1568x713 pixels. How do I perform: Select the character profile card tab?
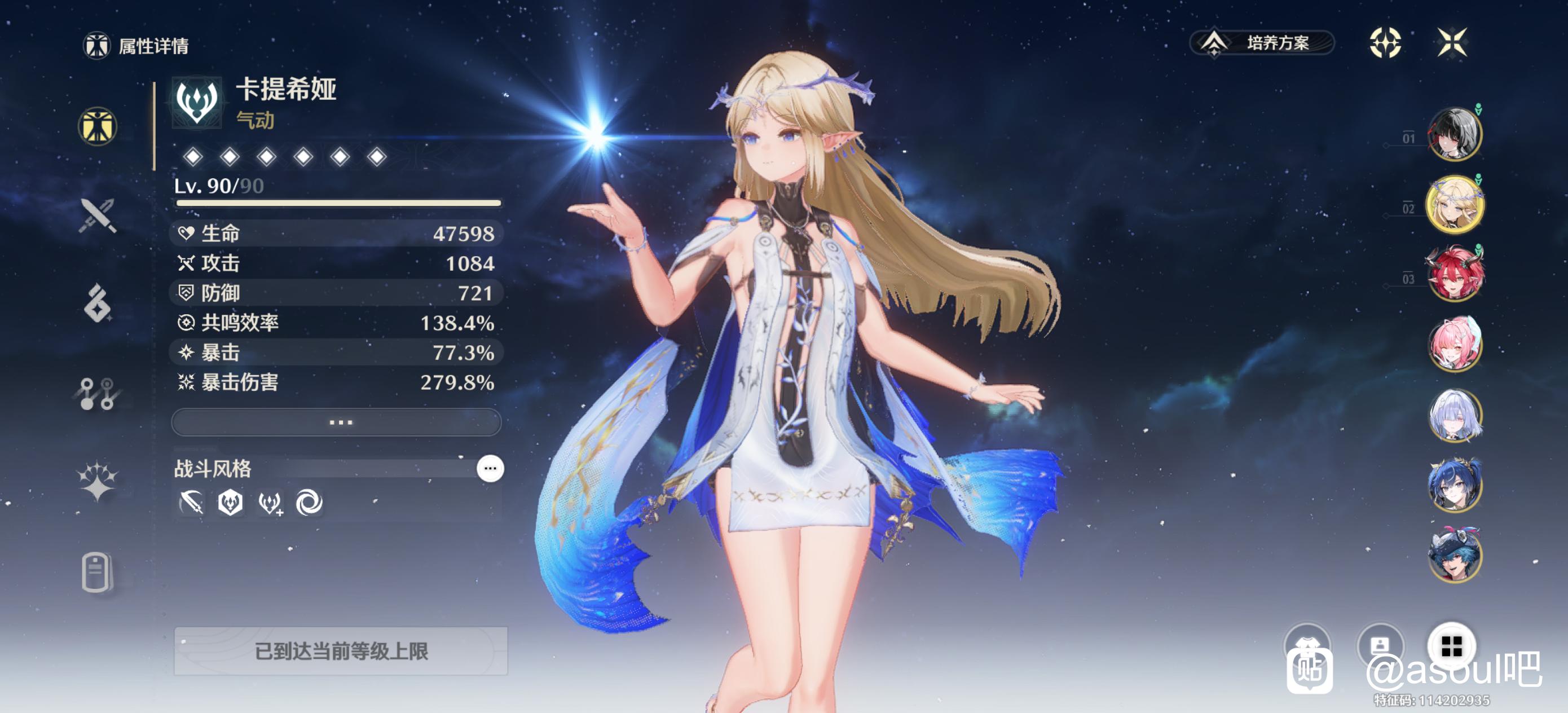[x=98, y=572]
